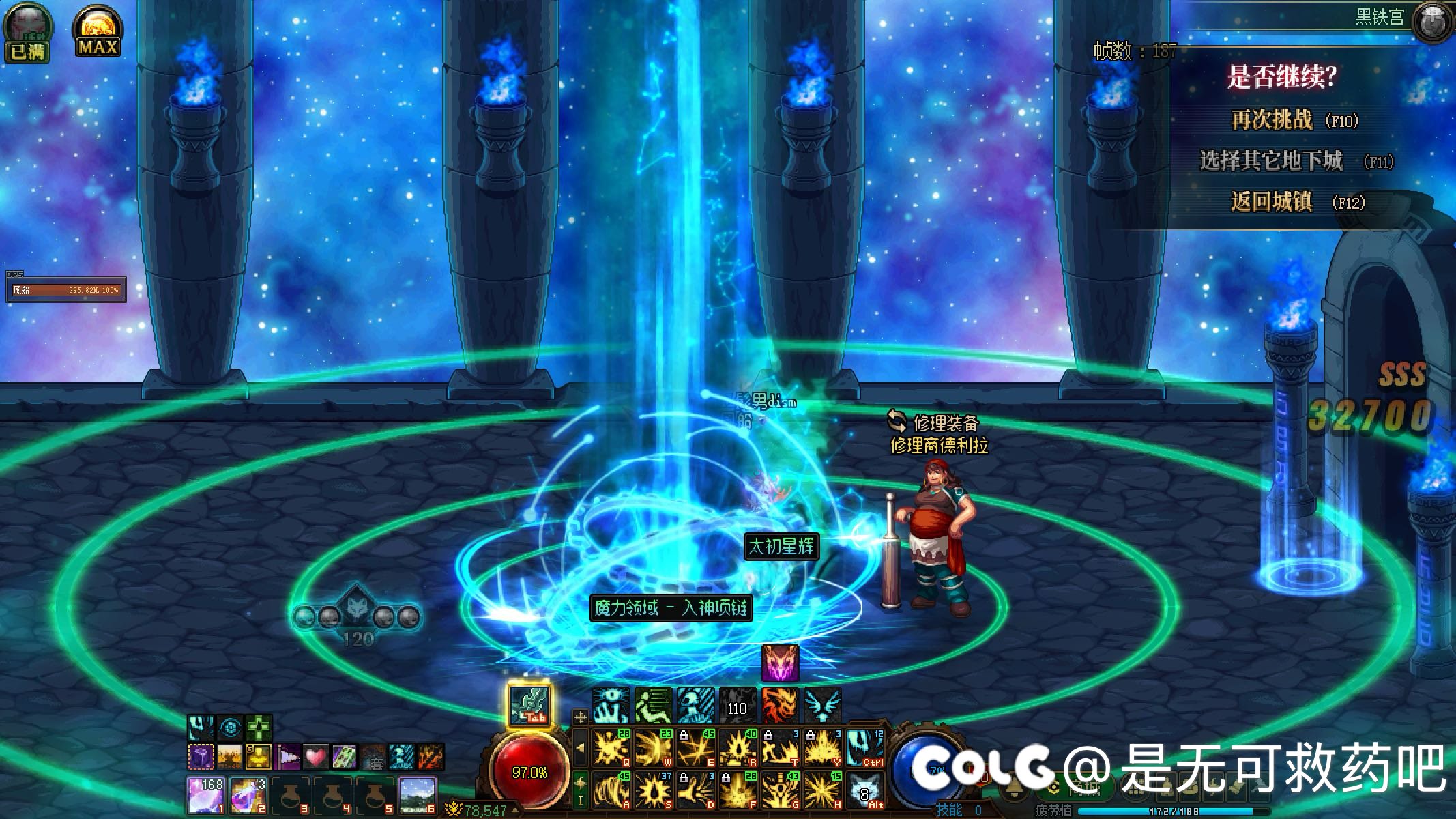Click the 已满 status icon

(x=27, y=31)
